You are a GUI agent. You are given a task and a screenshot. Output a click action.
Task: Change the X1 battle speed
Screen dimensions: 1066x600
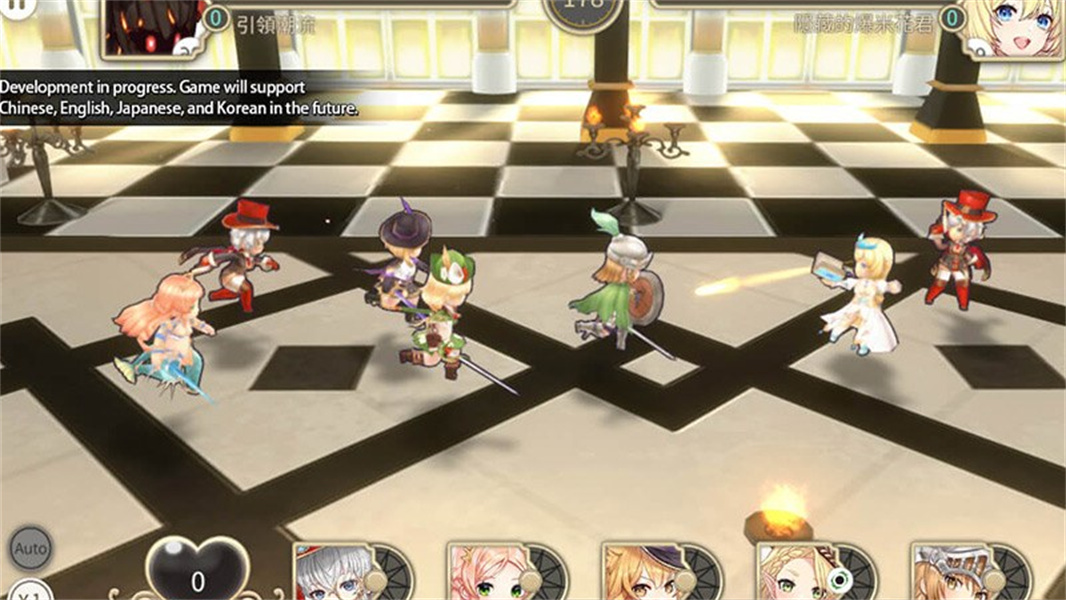30,591
